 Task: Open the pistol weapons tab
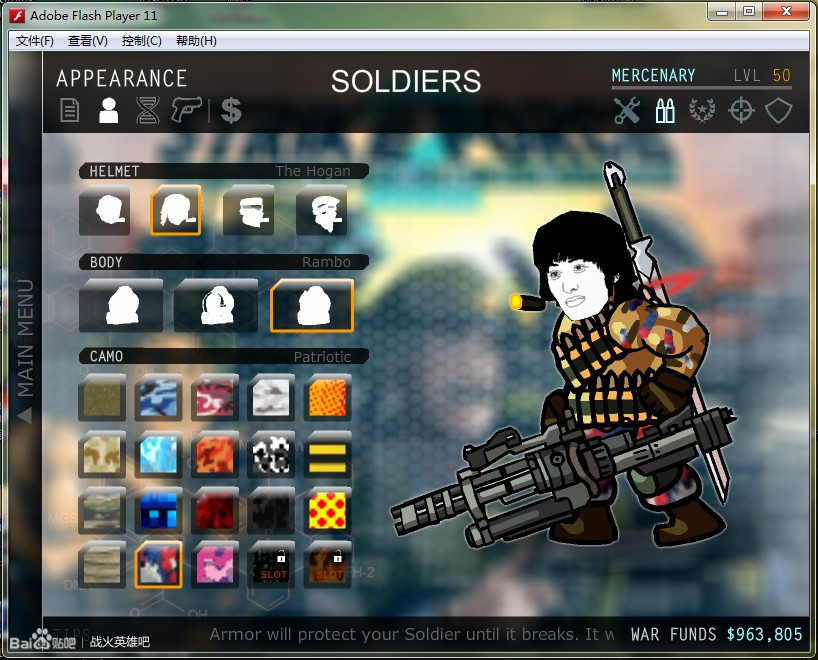point(187,110)
